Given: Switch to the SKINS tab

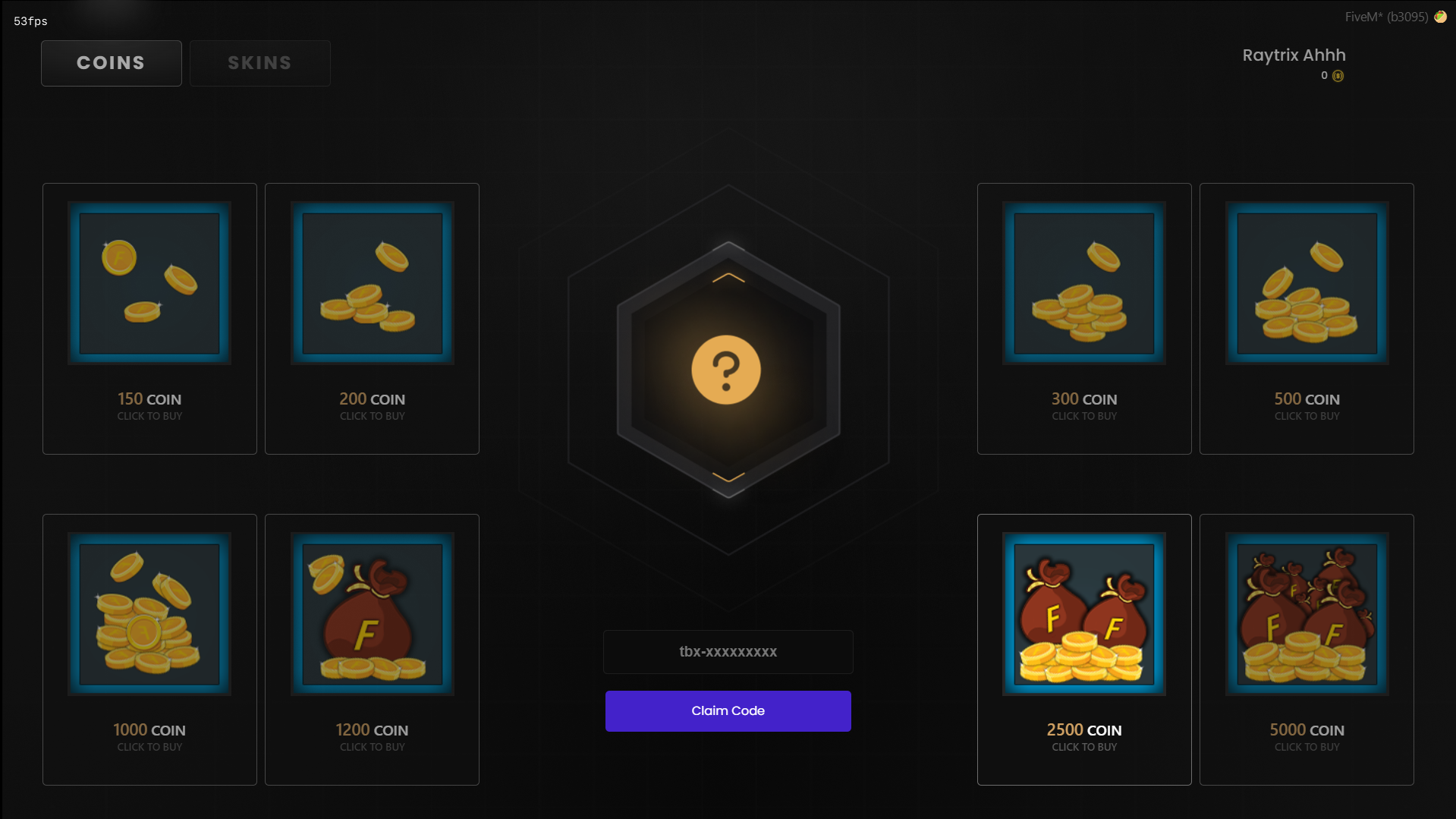Looking at the screenshot, I should pyautogui.click(x=259, y=63).
